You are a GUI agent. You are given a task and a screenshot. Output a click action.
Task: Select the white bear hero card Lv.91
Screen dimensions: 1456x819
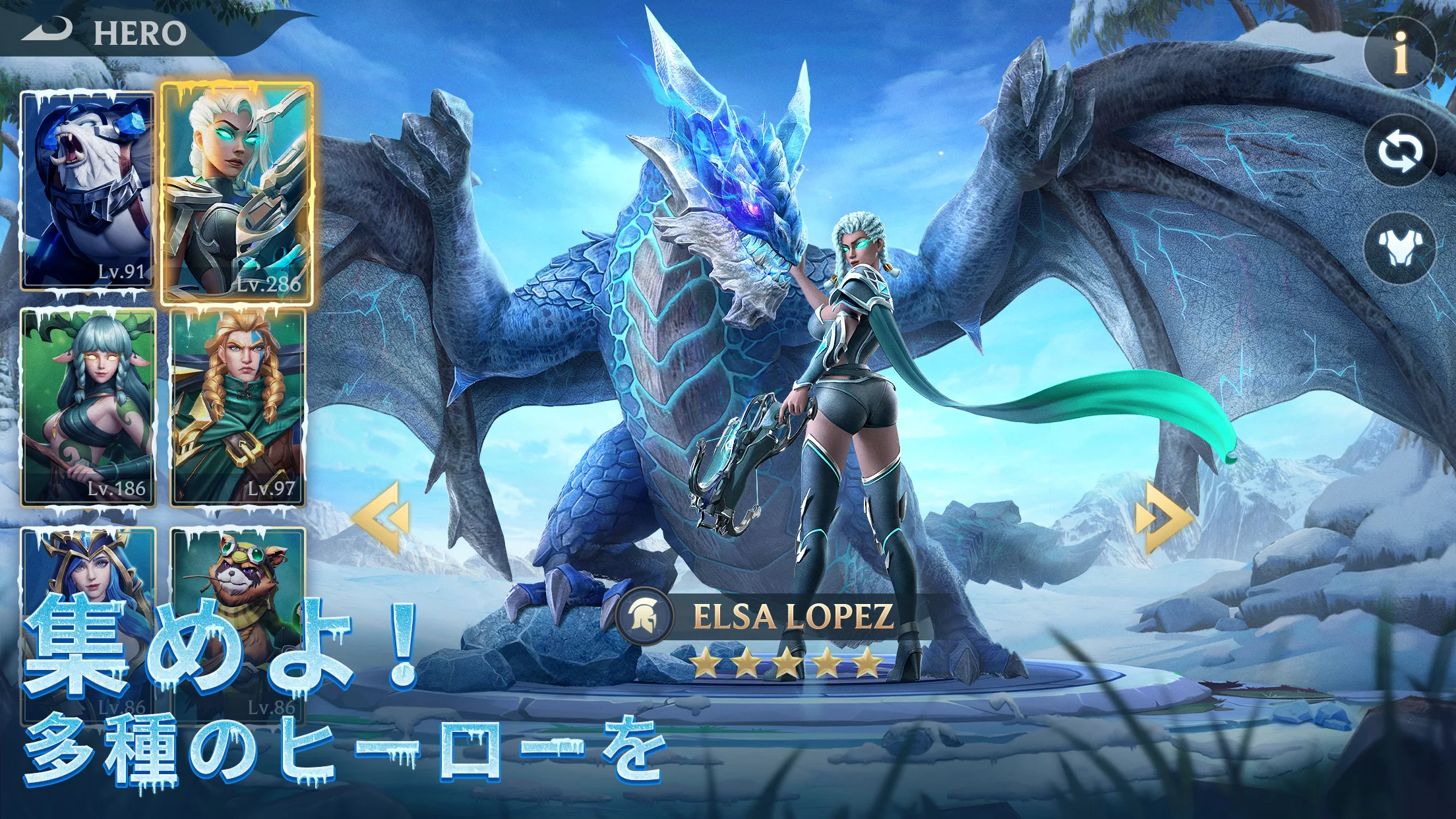[x=87, y=190]
